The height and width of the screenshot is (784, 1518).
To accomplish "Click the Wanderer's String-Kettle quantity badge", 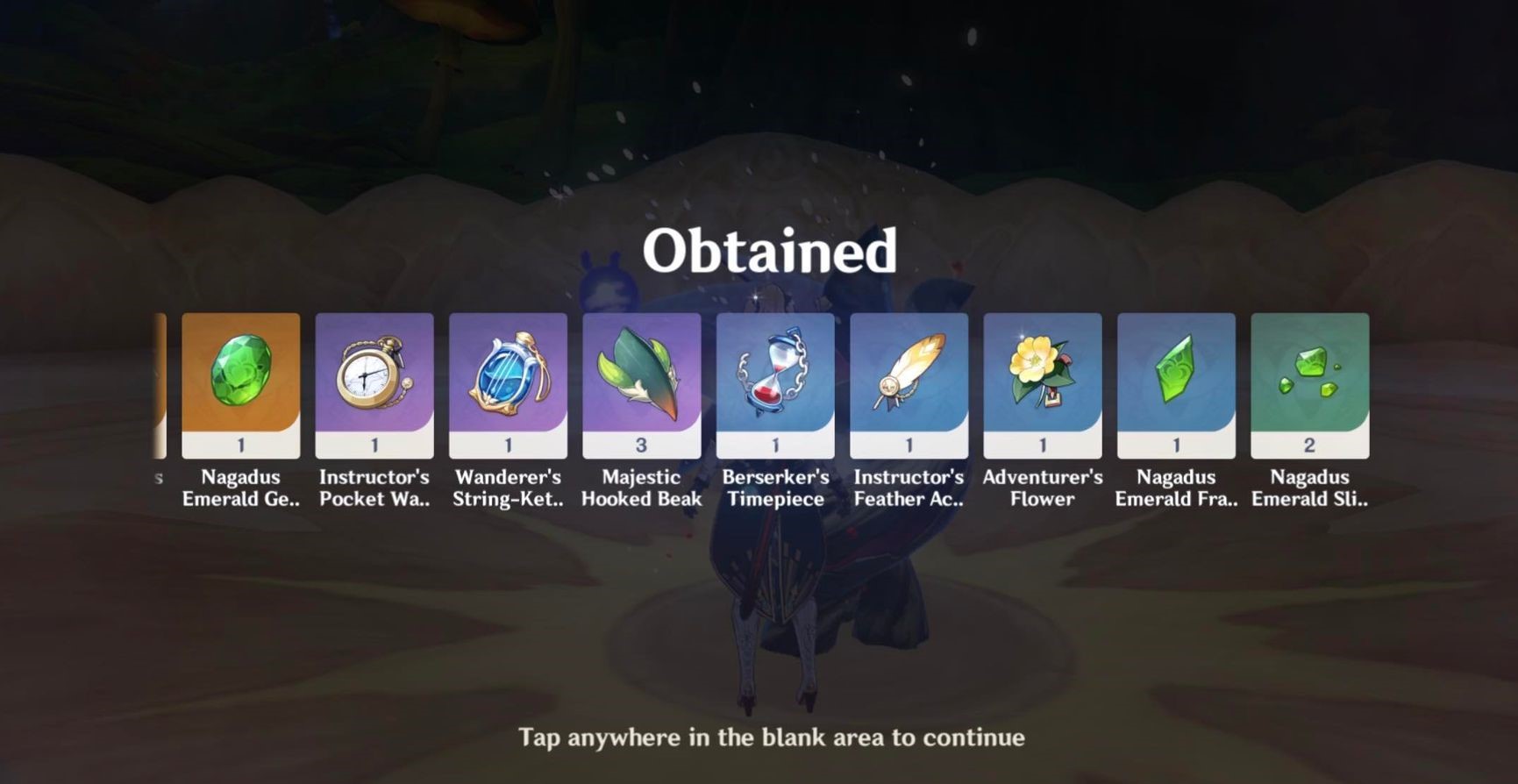I will [x=509, y=444].
